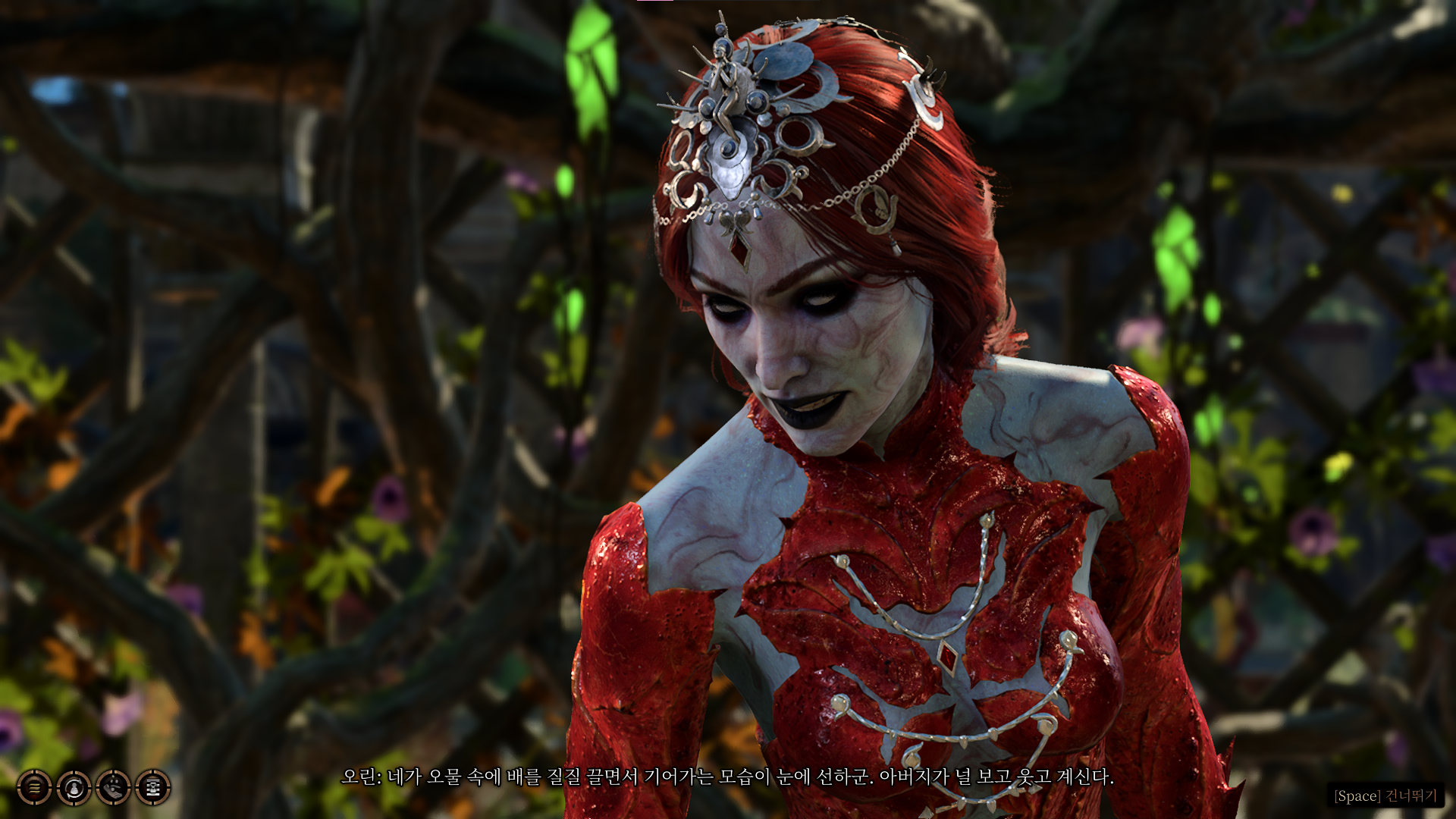Select the hand with coins icon
This screenshot has height=819, width=1456.
(x=113, y=787)
